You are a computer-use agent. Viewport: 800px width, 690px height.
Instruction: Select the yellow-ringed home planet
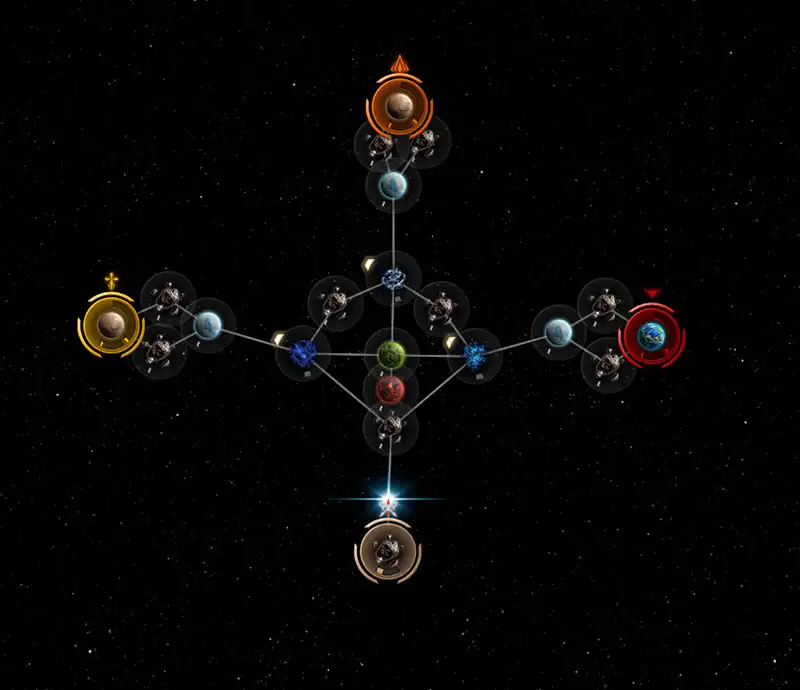pyautogui.click(x=110, y=324)
